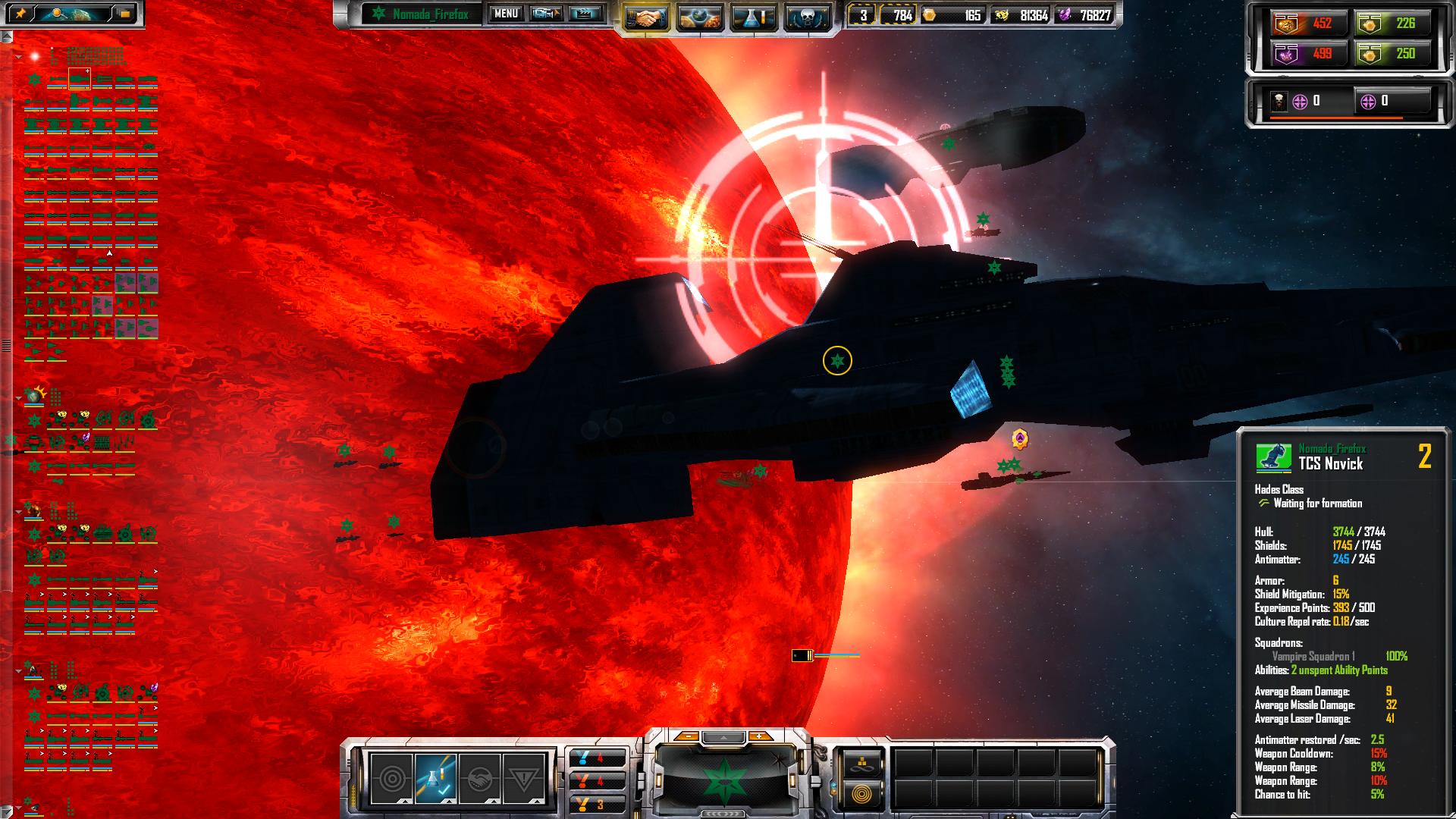Click the orange stacked-windows button
Screen dimensions: 1456x819
tap(124, 14)
